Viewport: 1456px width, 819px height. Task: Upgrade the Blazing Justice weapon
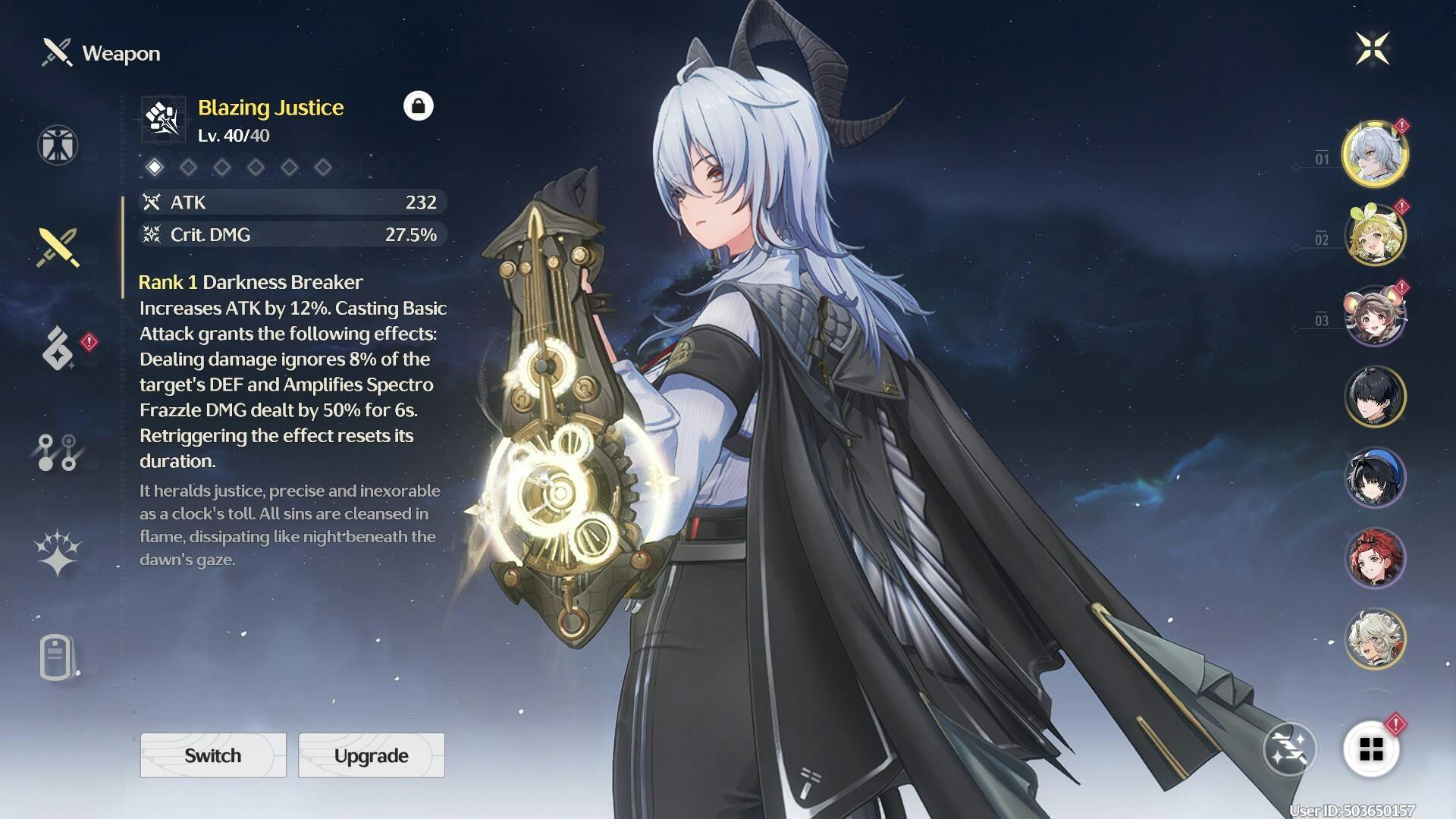point(372,755)
